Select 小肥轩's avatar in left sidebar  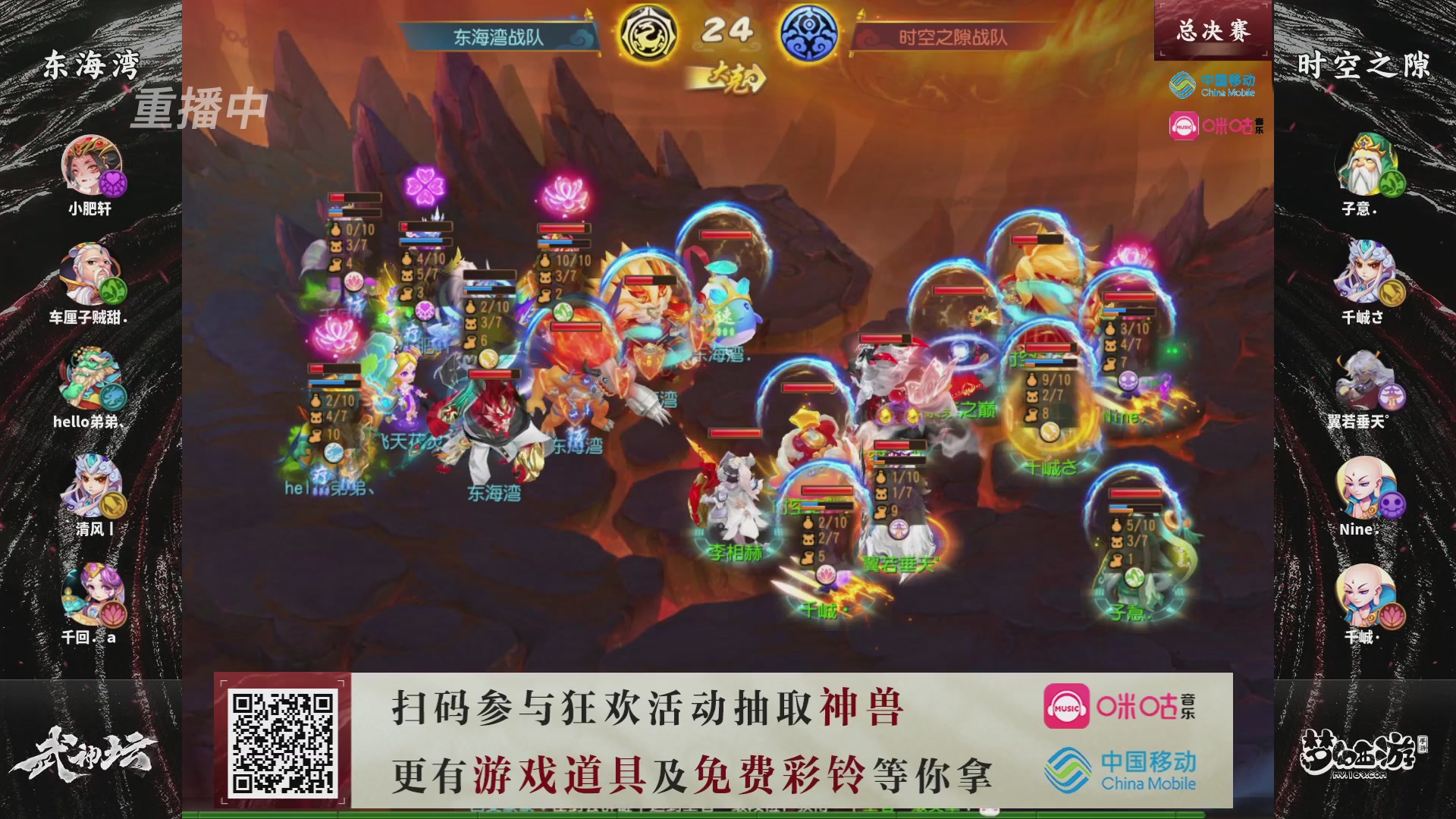point(90,165)
